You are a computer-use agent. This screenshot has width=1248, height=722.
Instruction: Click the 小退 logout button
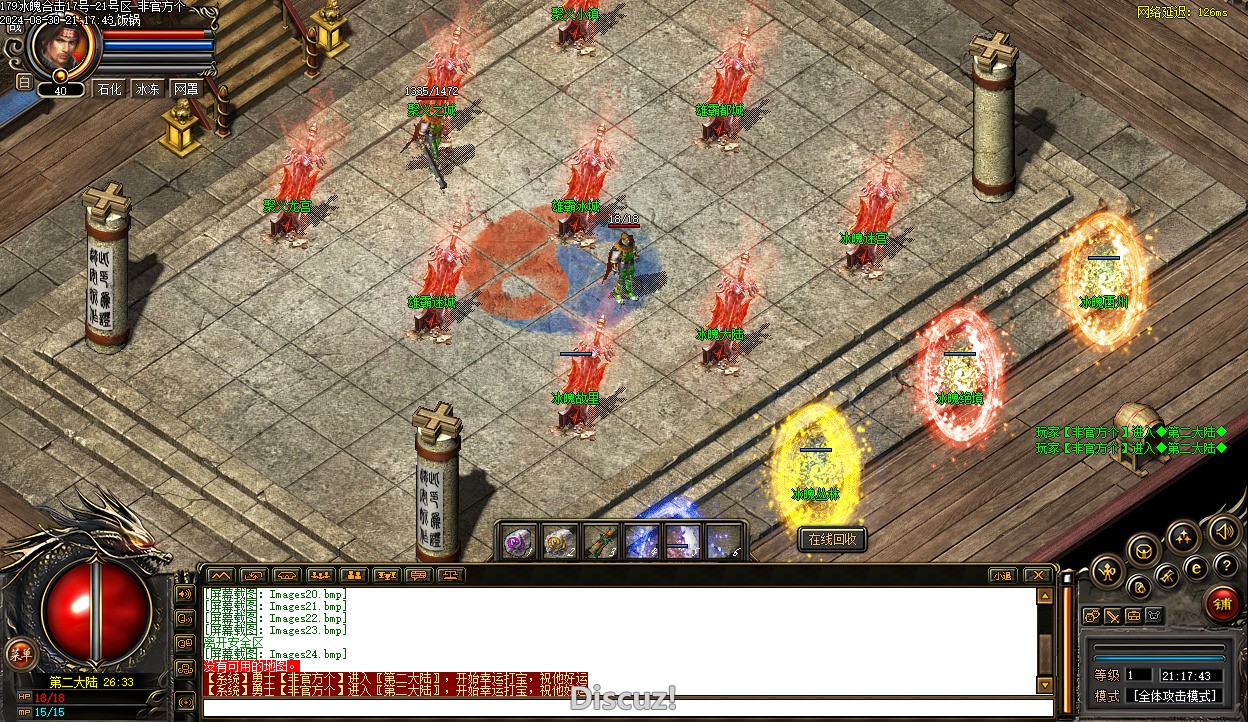(x=1003, y=575)
